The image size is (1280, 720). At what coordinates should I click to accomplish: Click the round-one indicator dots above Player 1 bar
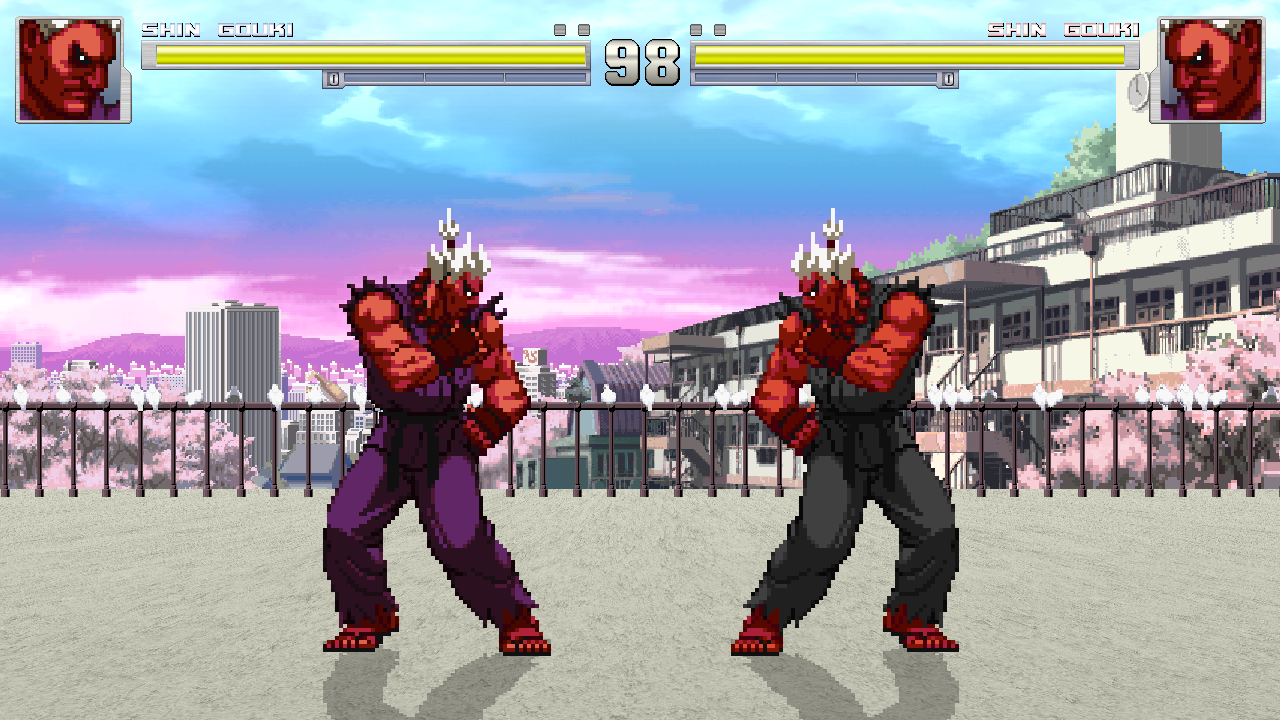pos(572,30)
